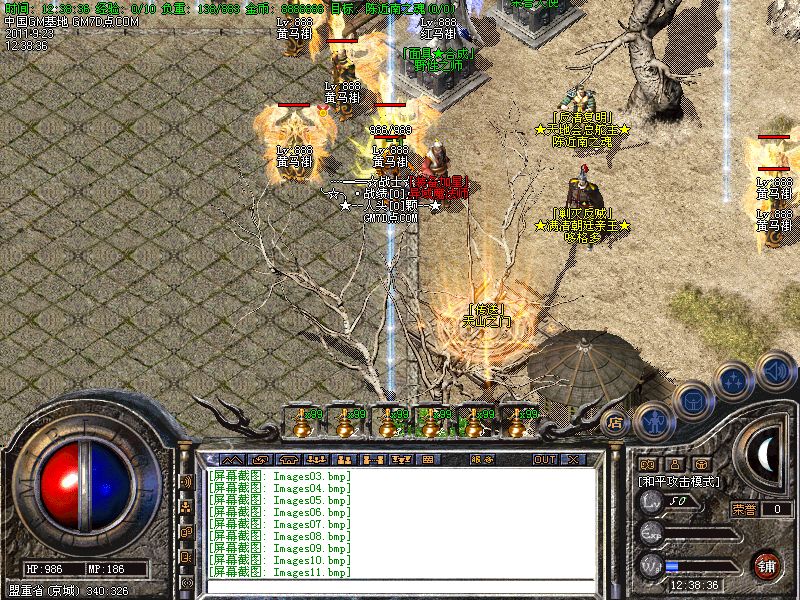Click the telephone icon on chat toolbar
The image size is (800, 600).
(x=287, y=459)
